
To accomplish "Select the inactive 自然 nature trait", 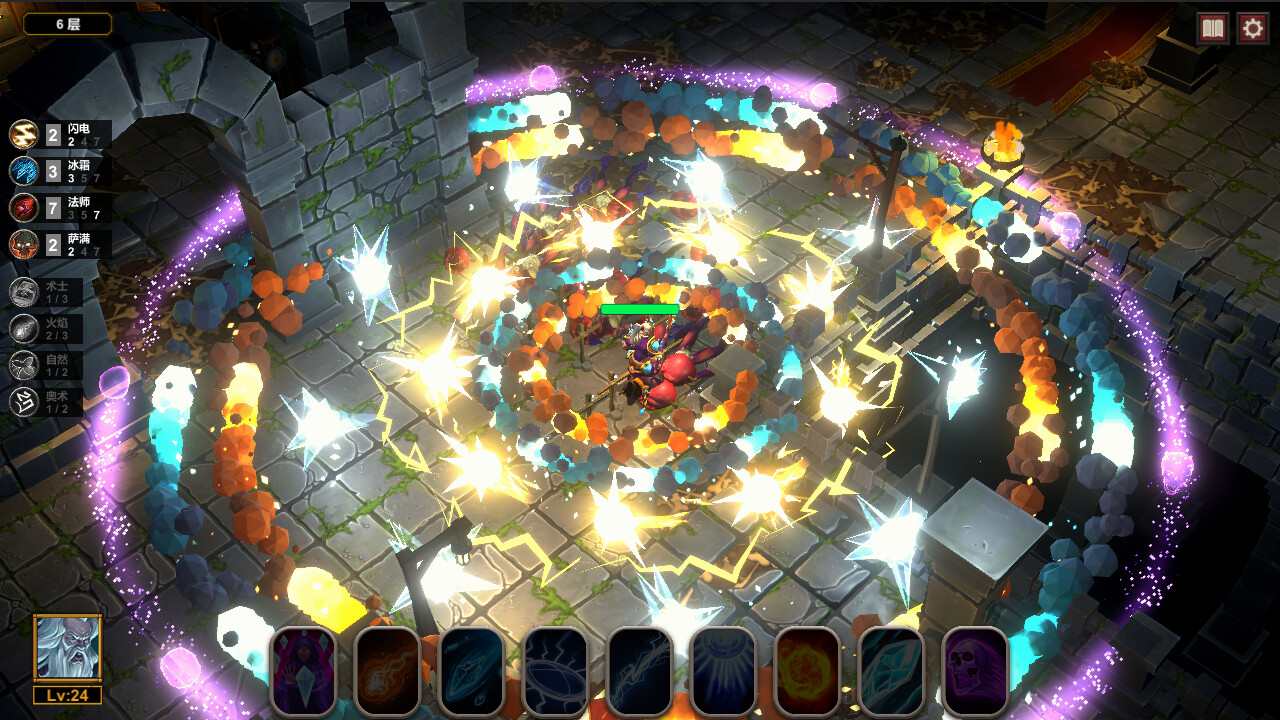I will tap(47, 365).
